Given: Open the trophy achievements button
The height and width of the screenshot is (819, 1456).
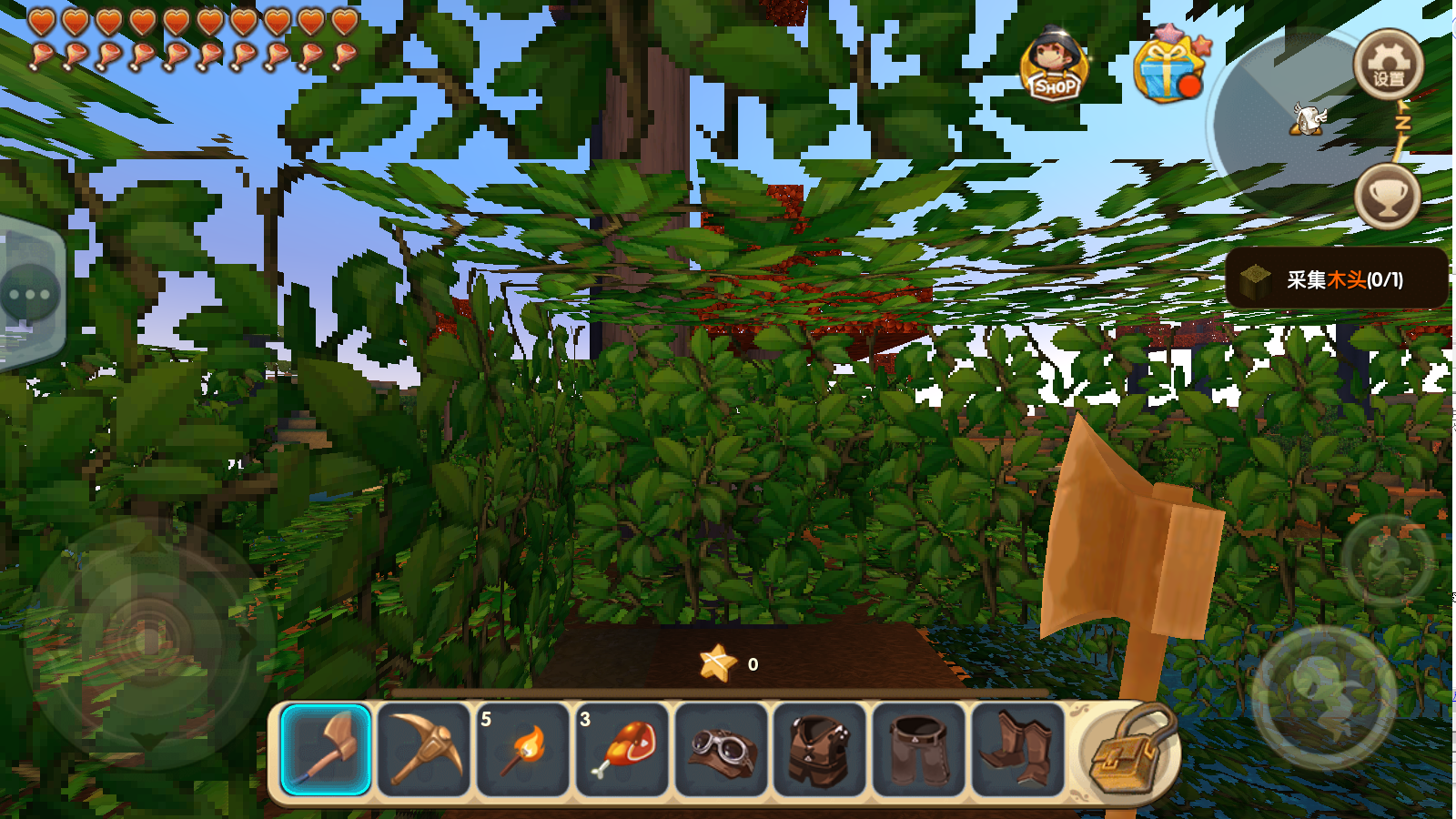Looking at the screenshot, I should [1387, 197].
